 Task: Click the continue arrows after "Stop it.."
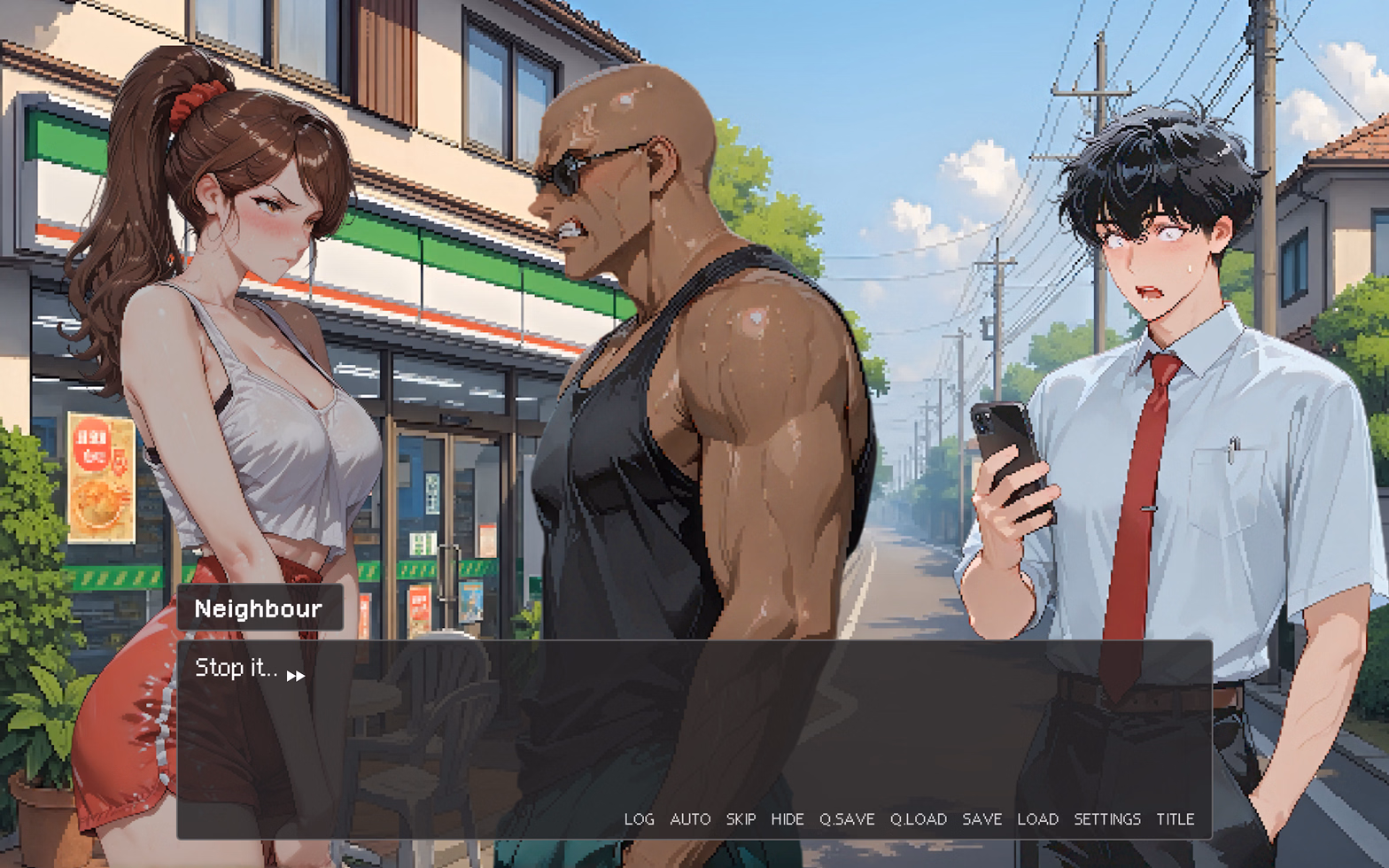tap(296, 676)
